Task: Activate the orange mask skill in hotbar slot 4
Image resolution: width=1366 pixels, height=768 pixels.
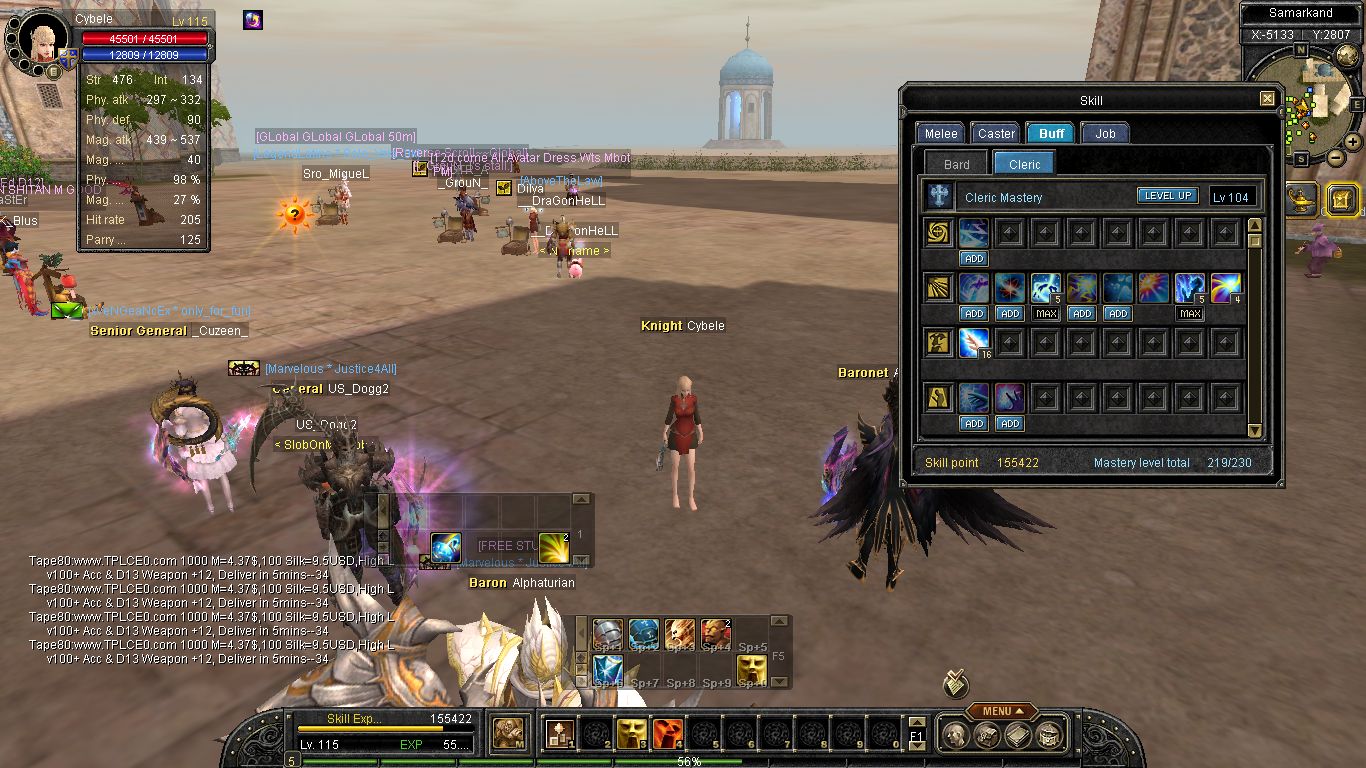Action: point(667,735)
